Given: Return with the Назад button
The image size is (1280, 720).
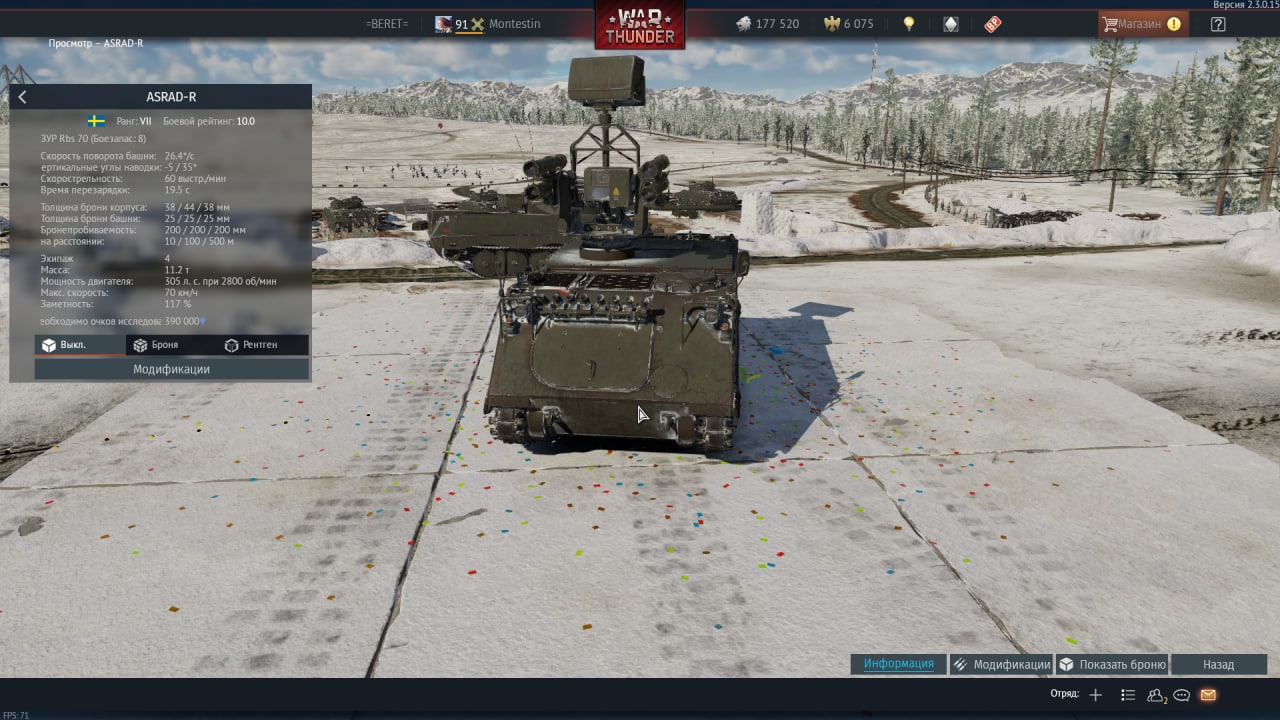Looking at the screenshot, I should tap(1218, 664).
